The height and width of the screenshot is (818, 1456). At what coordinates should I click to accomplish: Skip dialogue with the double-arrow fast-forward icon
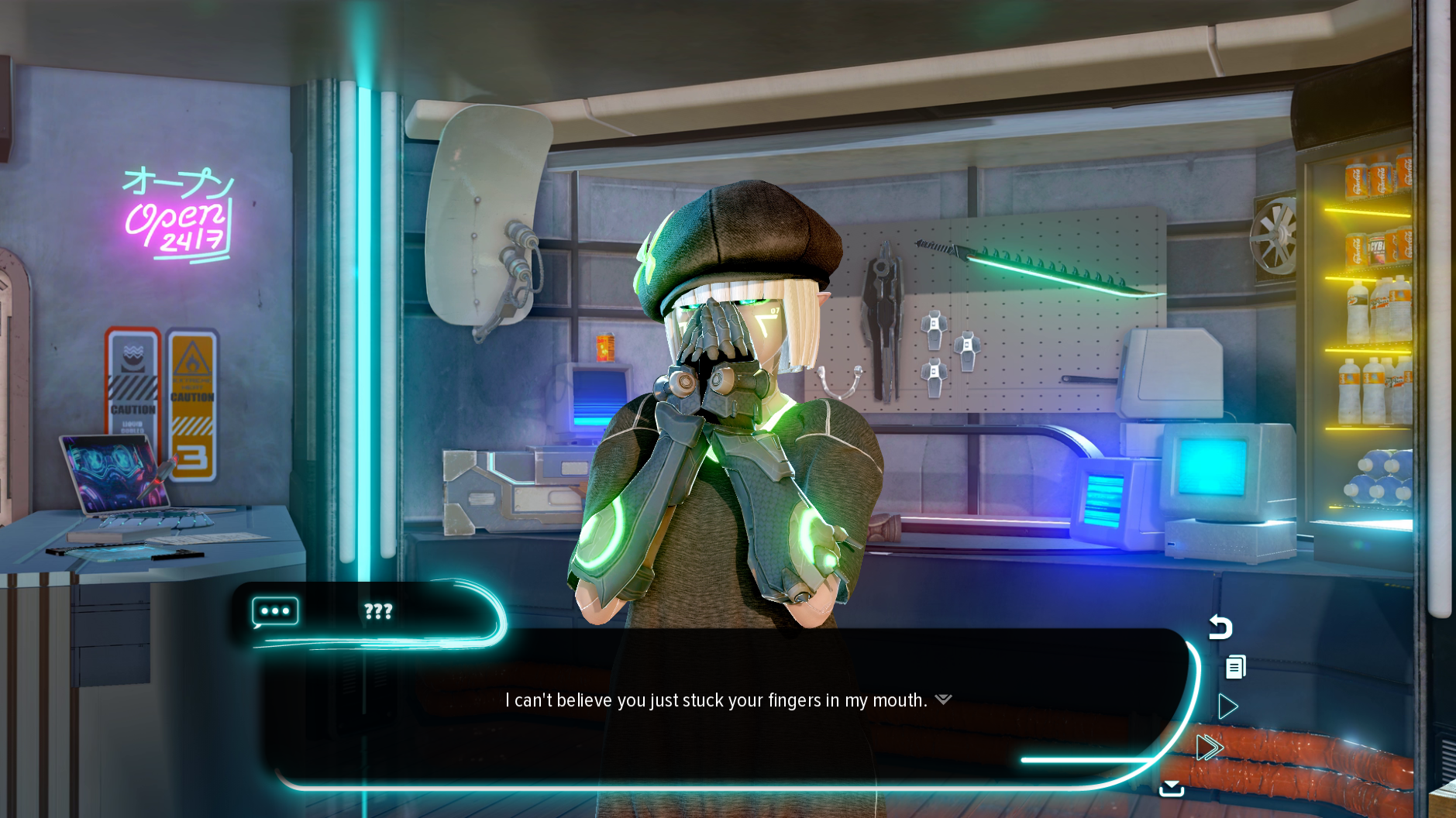point(1209,748)
